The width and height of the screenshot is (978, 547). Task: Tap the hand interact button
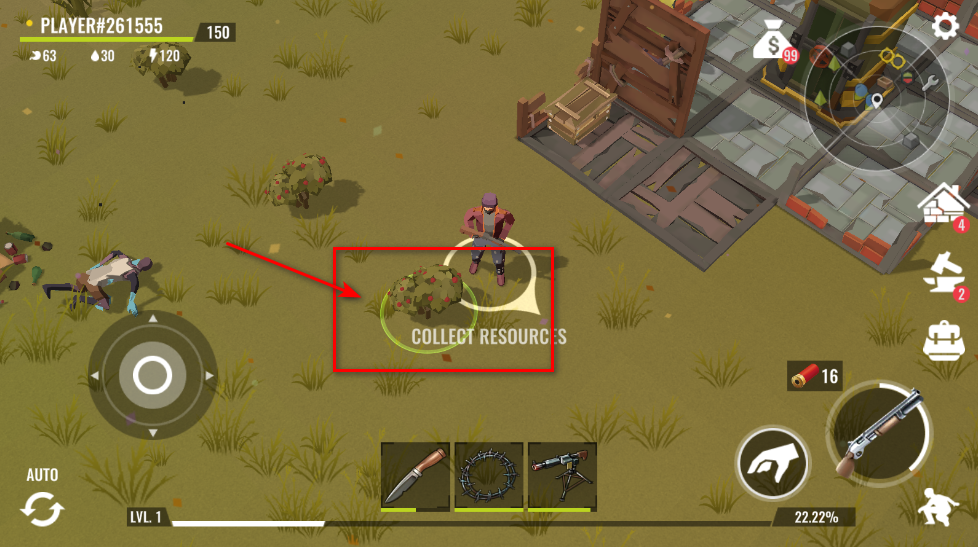click(x=773, y=464)
